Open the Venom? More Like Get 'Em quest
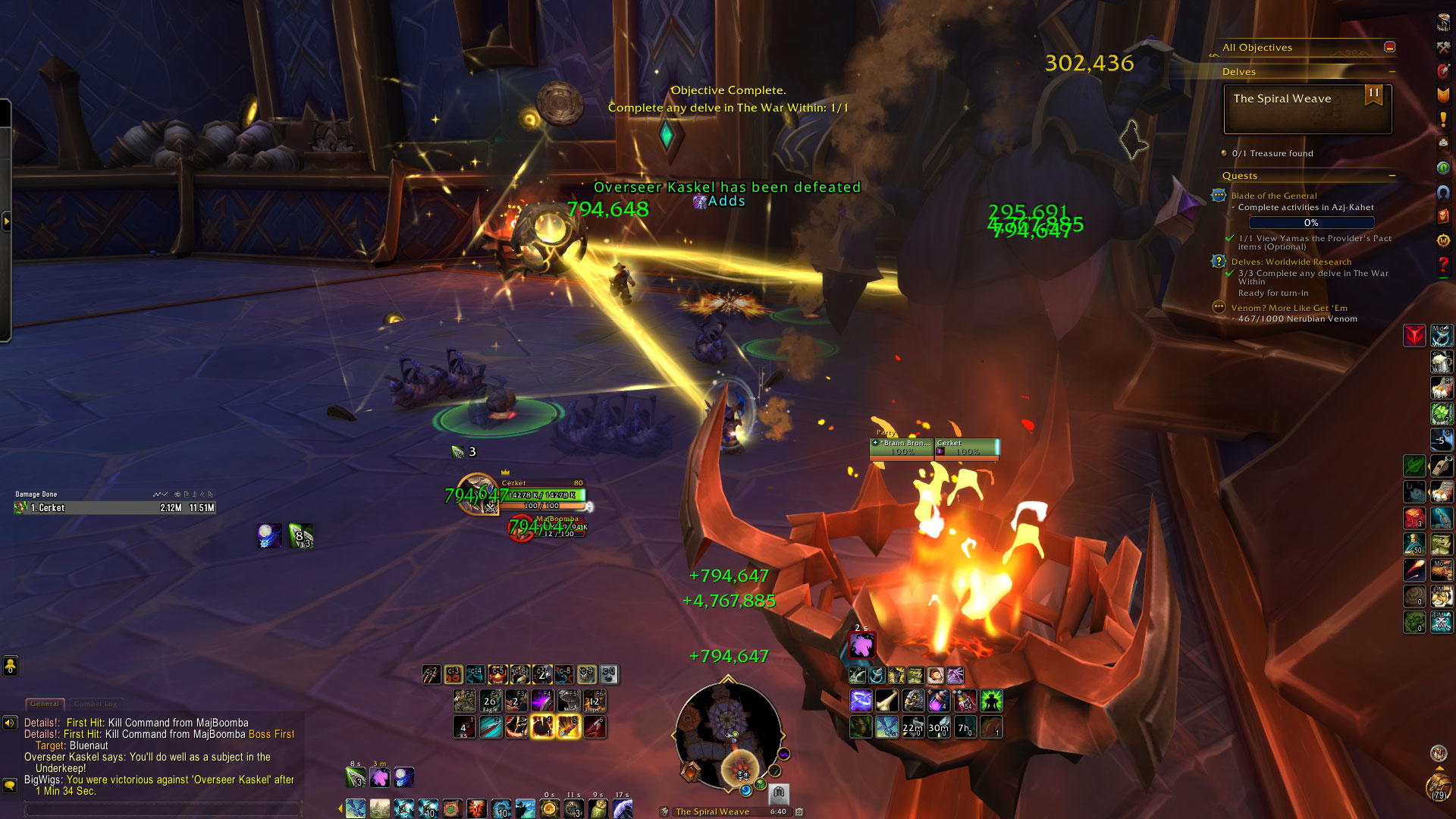This screenshot has height=819, width=1456. coord(1288,308)
